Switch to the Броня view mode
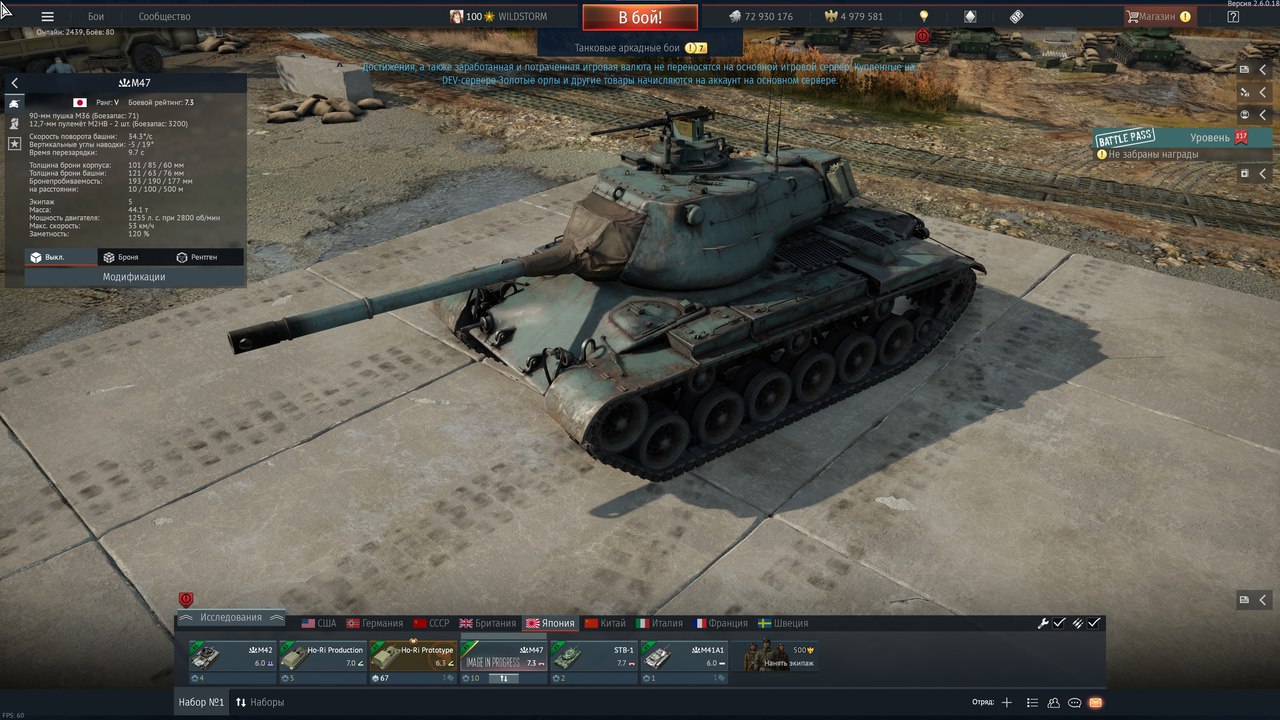The width and height of the screenshot is (1280, 720). click(121, 257)
